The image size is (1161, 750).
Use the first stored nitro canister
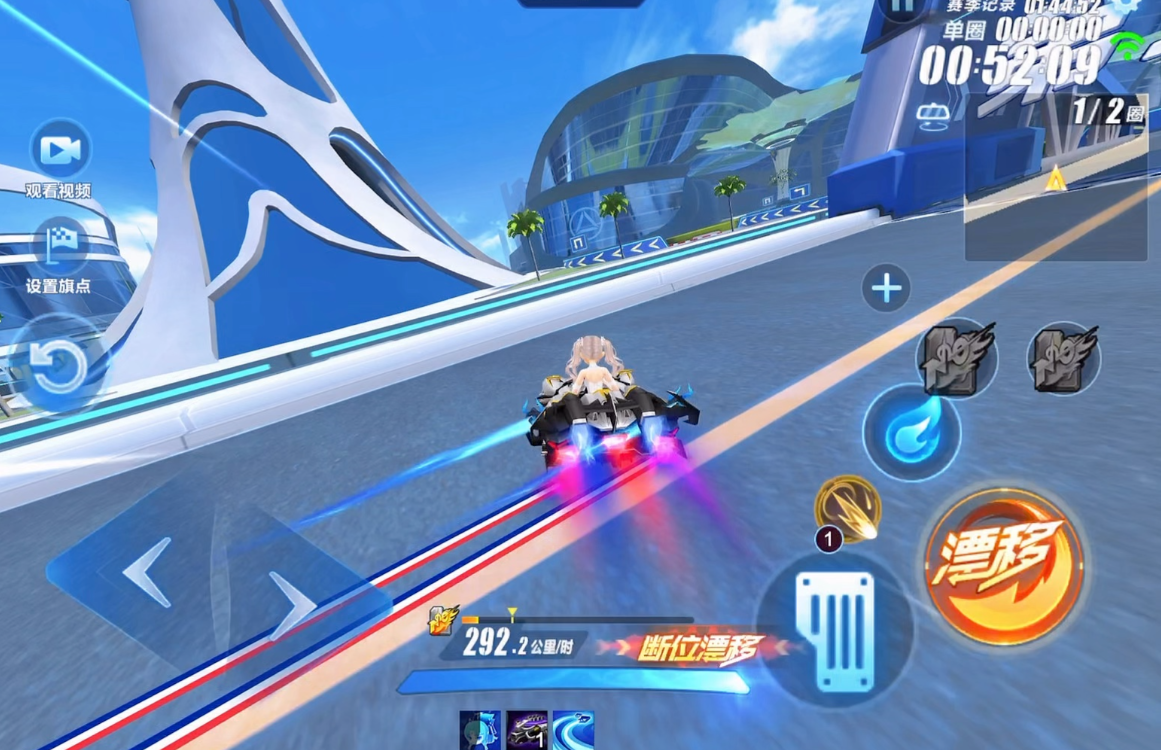(x=956, y=357)
